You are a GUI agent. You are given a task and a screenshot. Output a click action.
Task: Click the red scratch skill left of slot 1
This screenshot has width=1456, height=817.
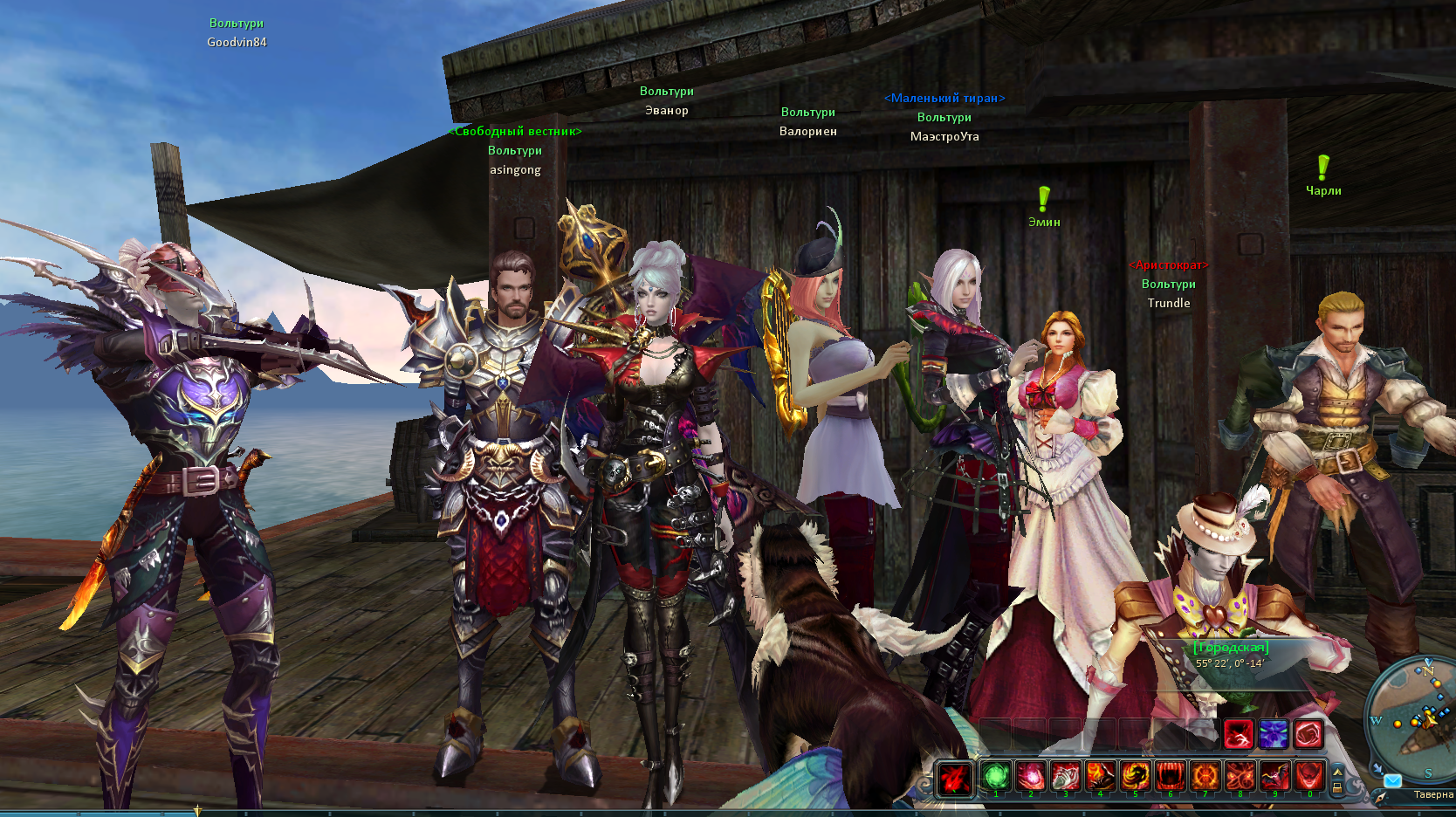click(x=955, y=778)
